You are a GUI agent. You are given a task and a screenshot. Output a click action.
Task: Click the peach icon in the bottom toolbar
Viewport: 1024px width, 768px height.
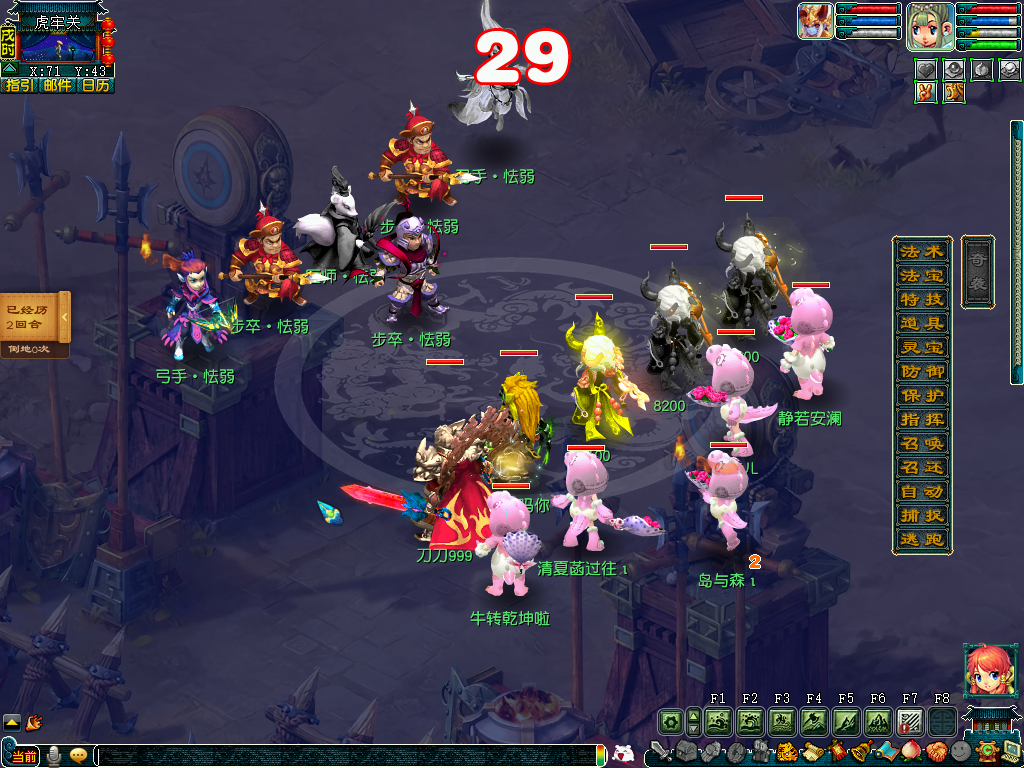point(909,751)
